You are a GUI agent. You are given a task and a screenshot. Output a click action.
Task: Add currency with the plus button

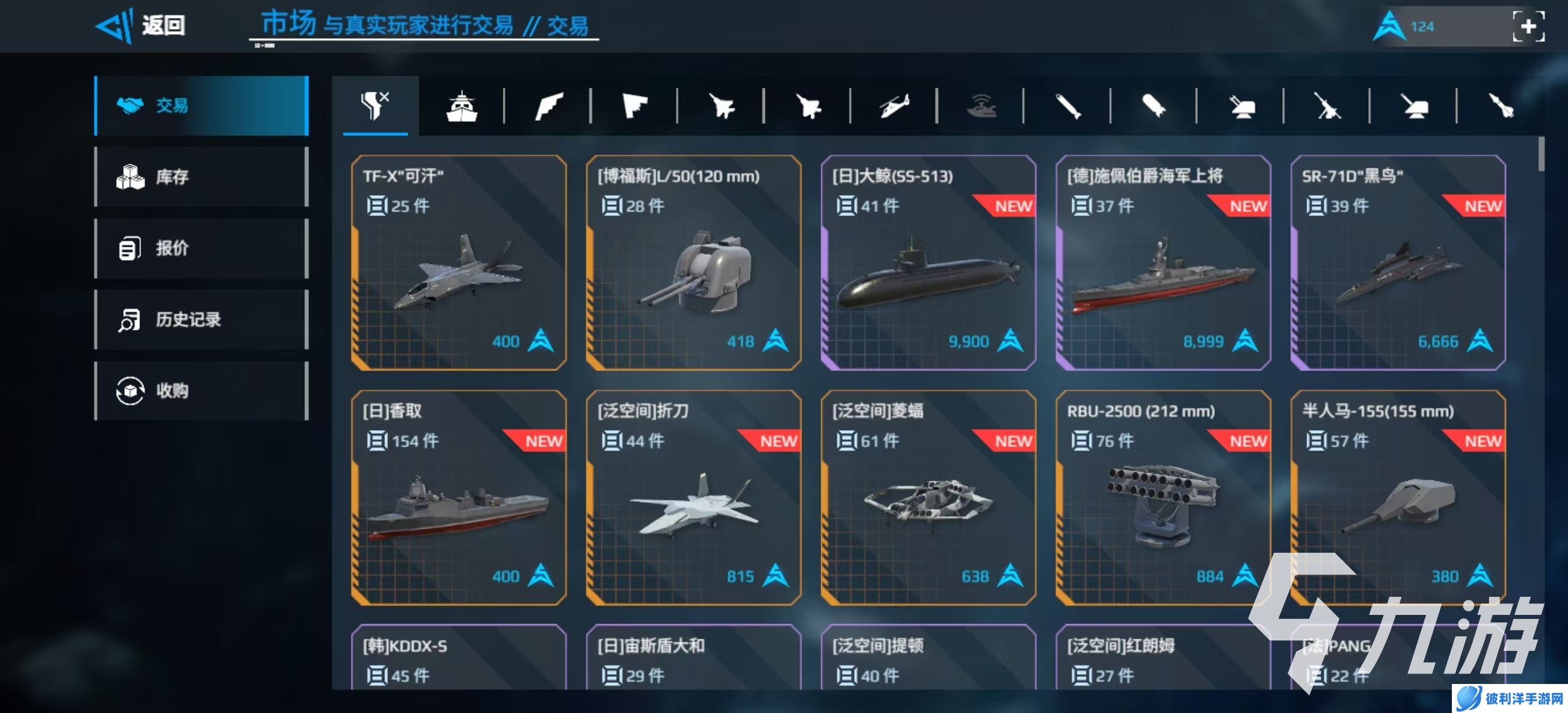click(1528, 27)
